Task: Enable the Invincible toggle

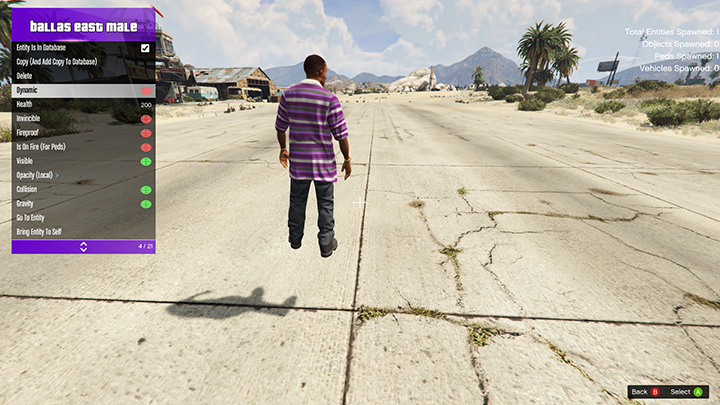Action: 145,119
